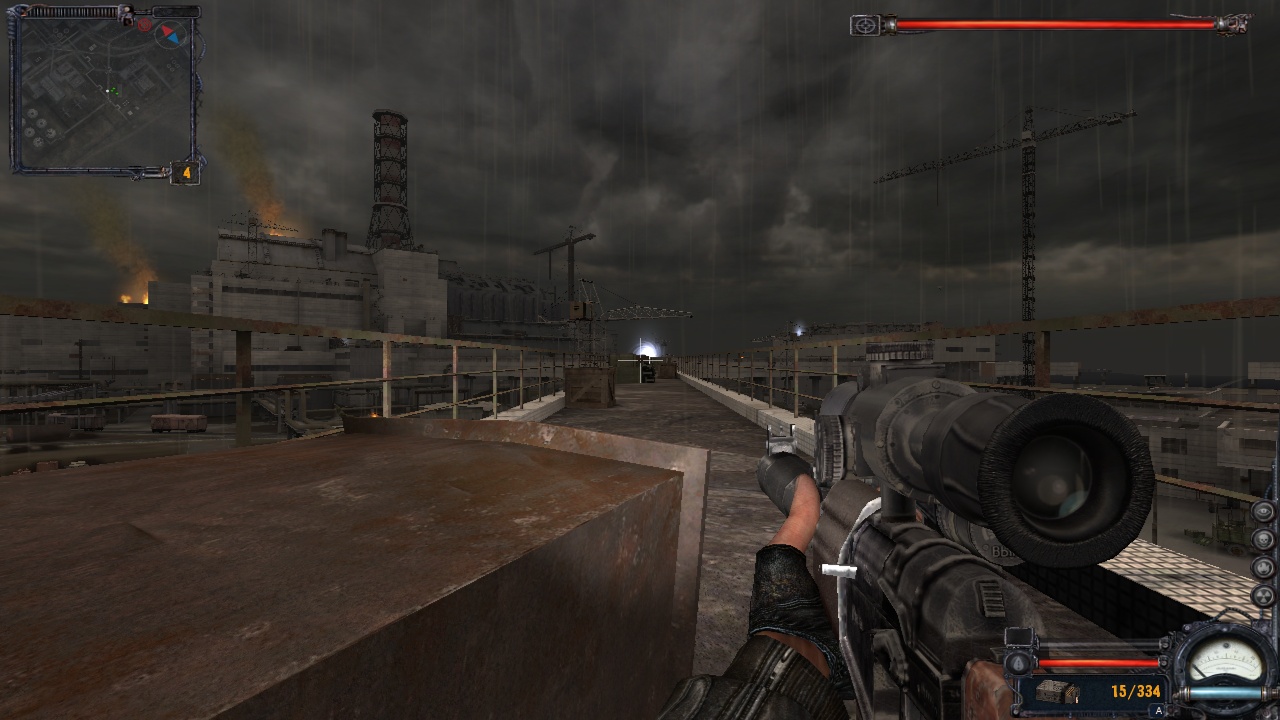
Task: Click the radiation trefoil hazard indicator
Action: (1264, 596)
